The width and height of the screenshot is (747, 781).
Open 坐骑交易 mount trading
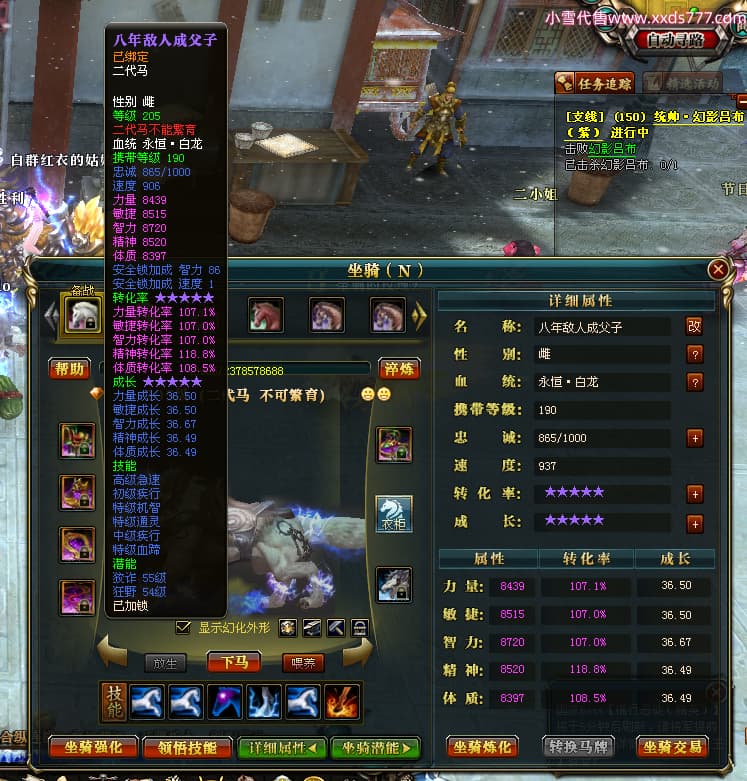(673, 747)
